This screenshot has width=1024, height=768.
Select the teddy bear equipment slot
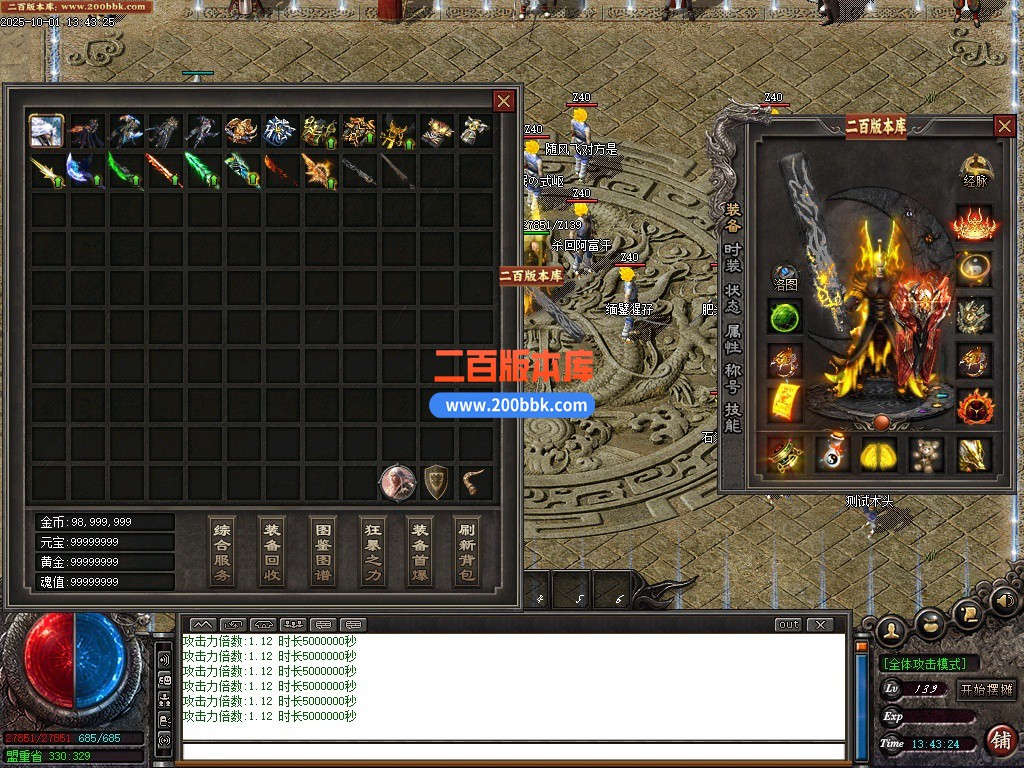pyautogui.click(x=927, y=455)
